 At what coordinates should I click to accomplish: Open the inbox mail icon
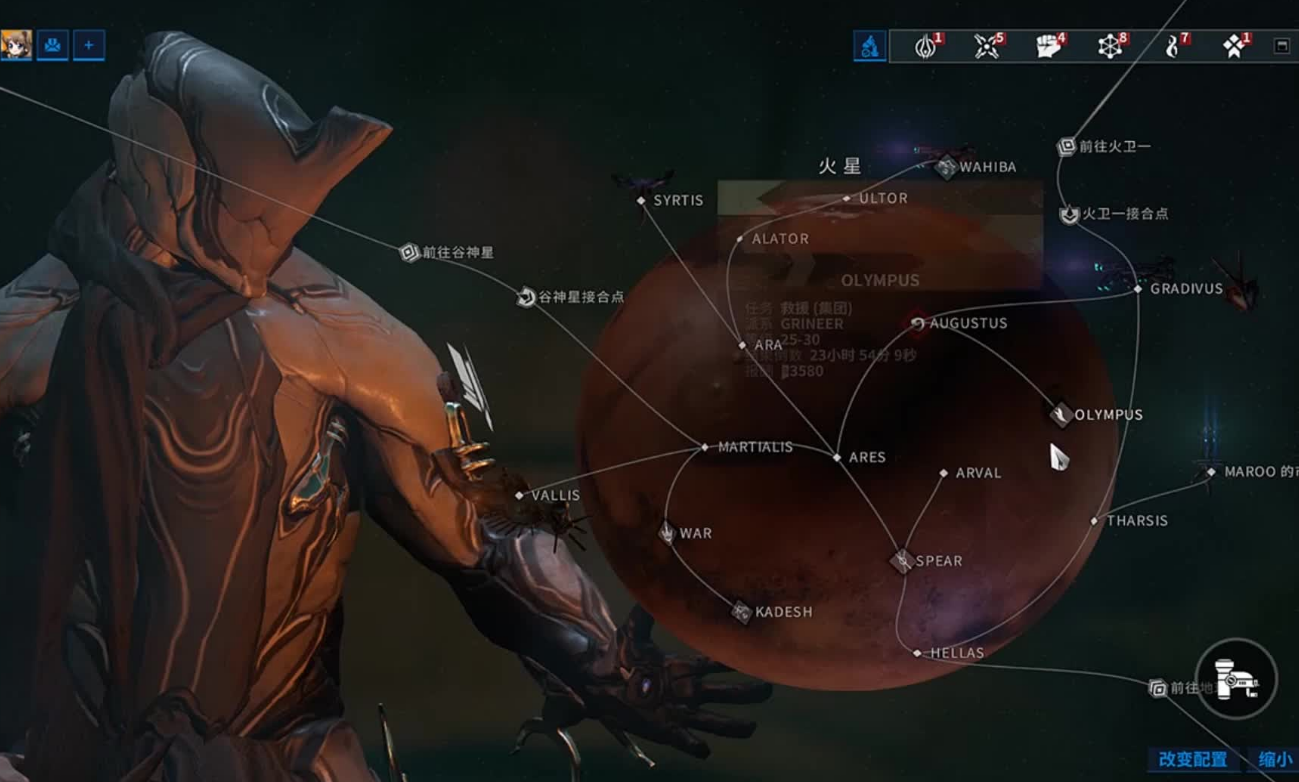click(52, 45)
